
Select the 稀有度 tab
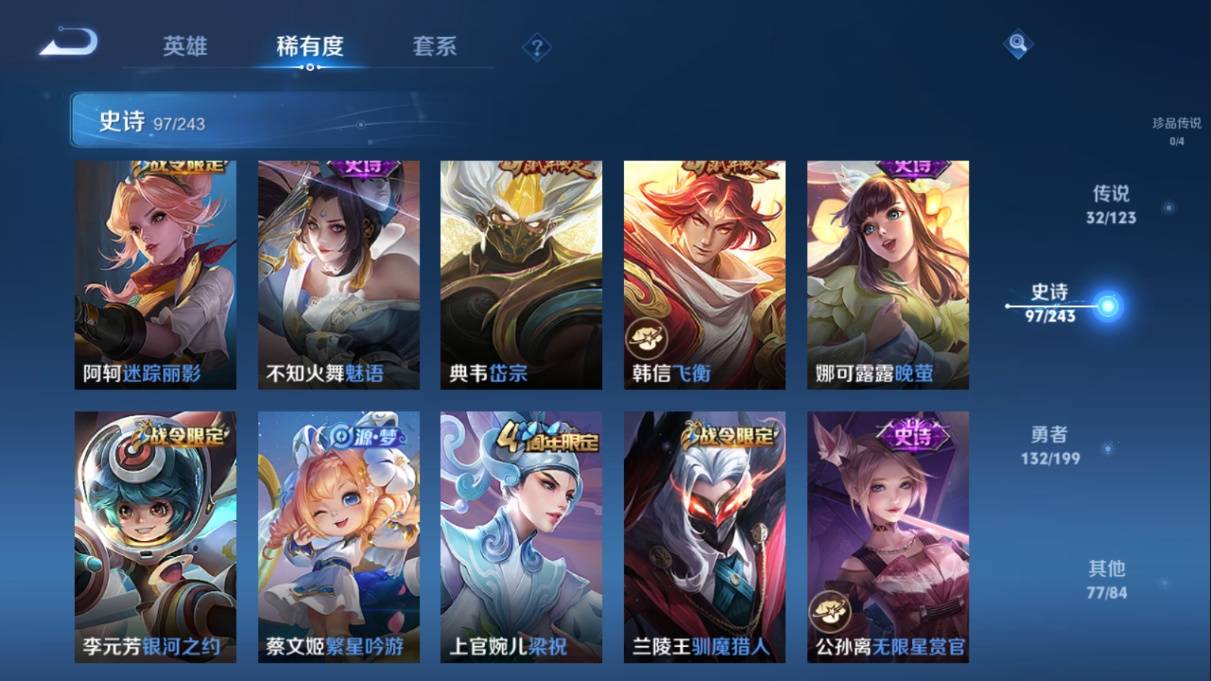coord(310,46)
